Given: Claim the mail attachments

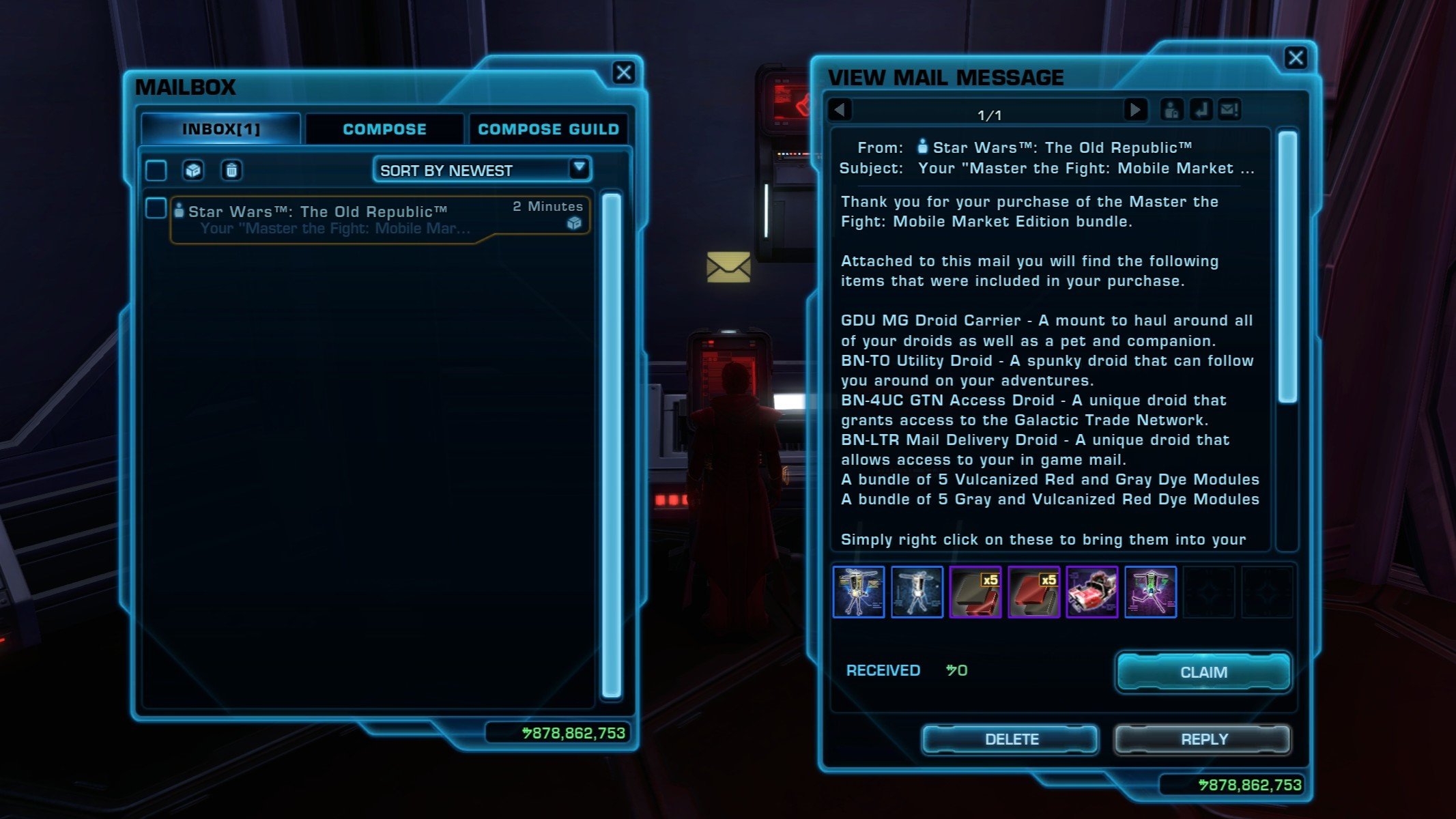Looking at the screenshot, I should [x=1203, y=672].
